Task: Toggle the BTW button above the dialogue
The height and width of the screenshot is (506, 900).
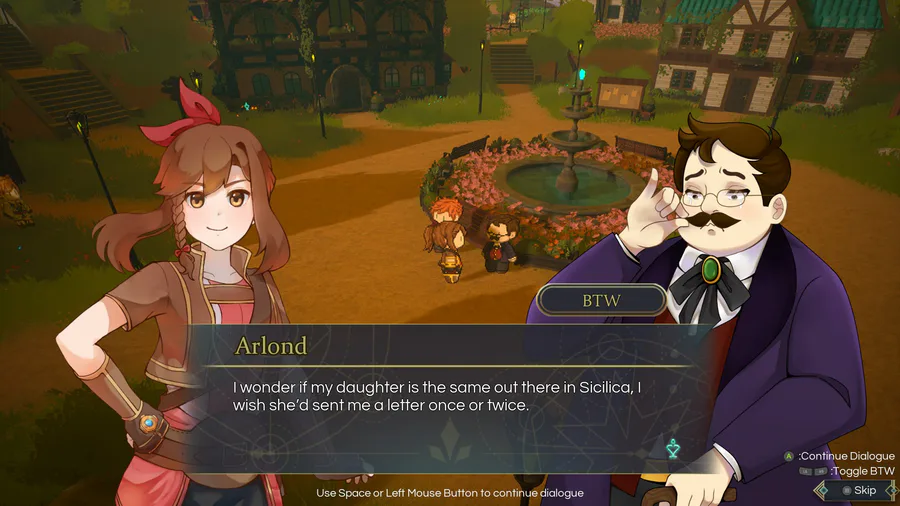Action: tap(602, 300)
